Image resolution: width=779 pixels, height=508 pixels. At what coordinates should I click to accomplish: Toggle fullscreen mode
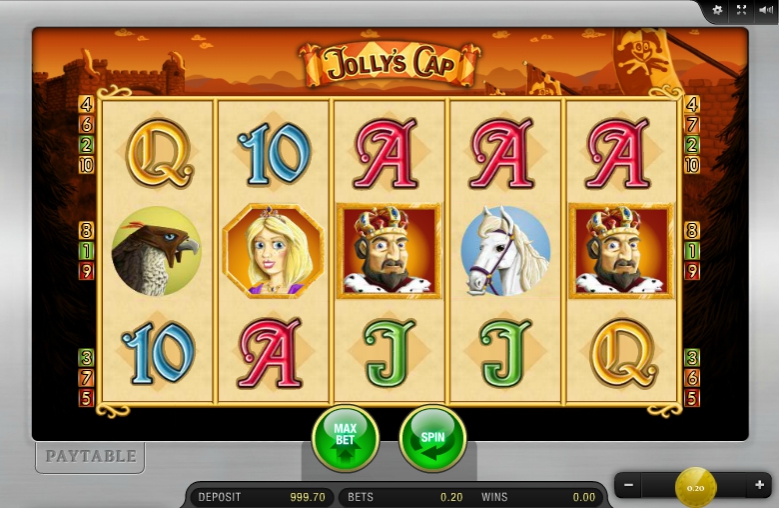[x=741, y=10]
